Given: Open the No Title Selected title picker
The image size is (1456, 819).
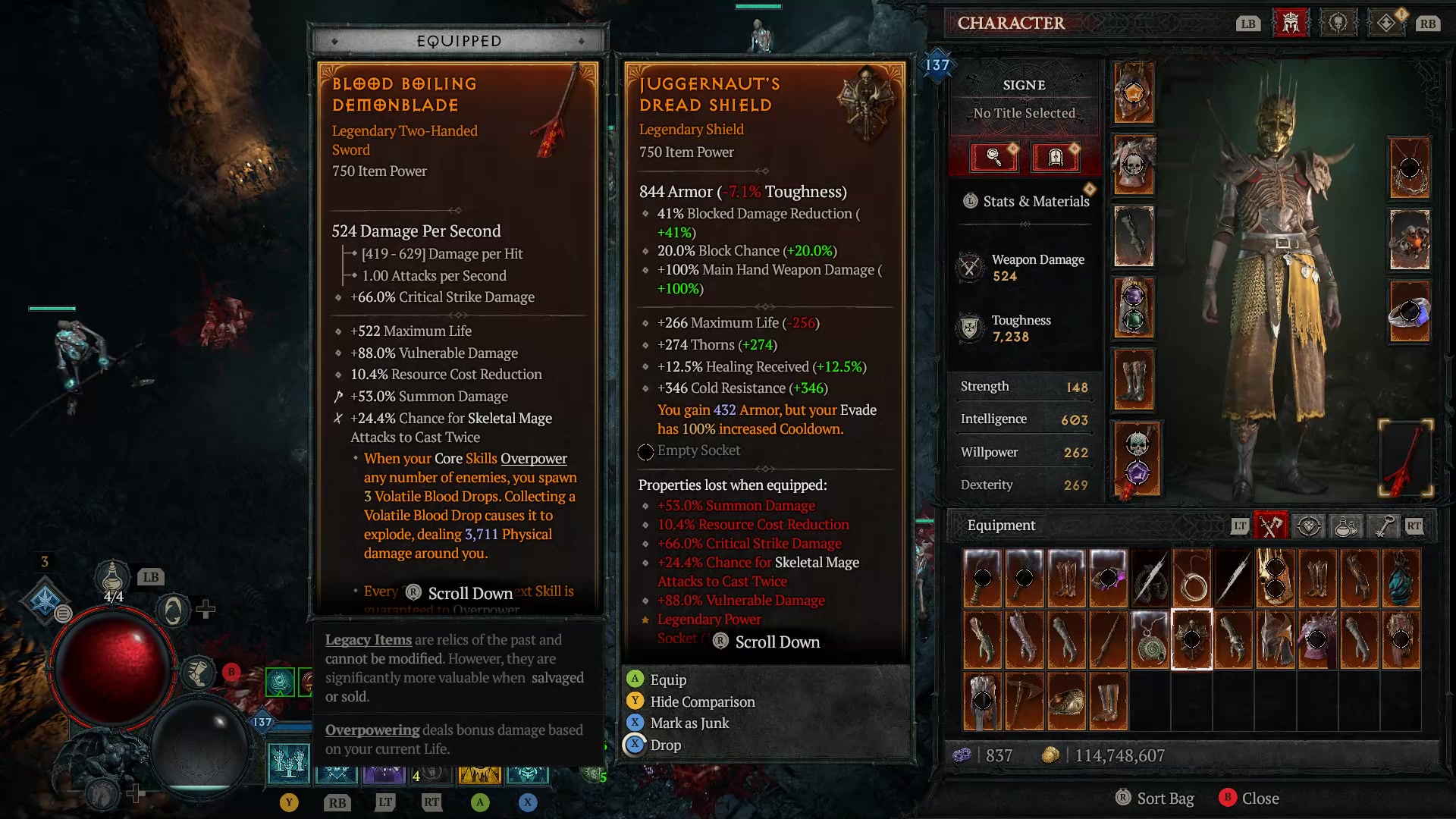Looking at the screenshot, I should (x=1024, y=112).
